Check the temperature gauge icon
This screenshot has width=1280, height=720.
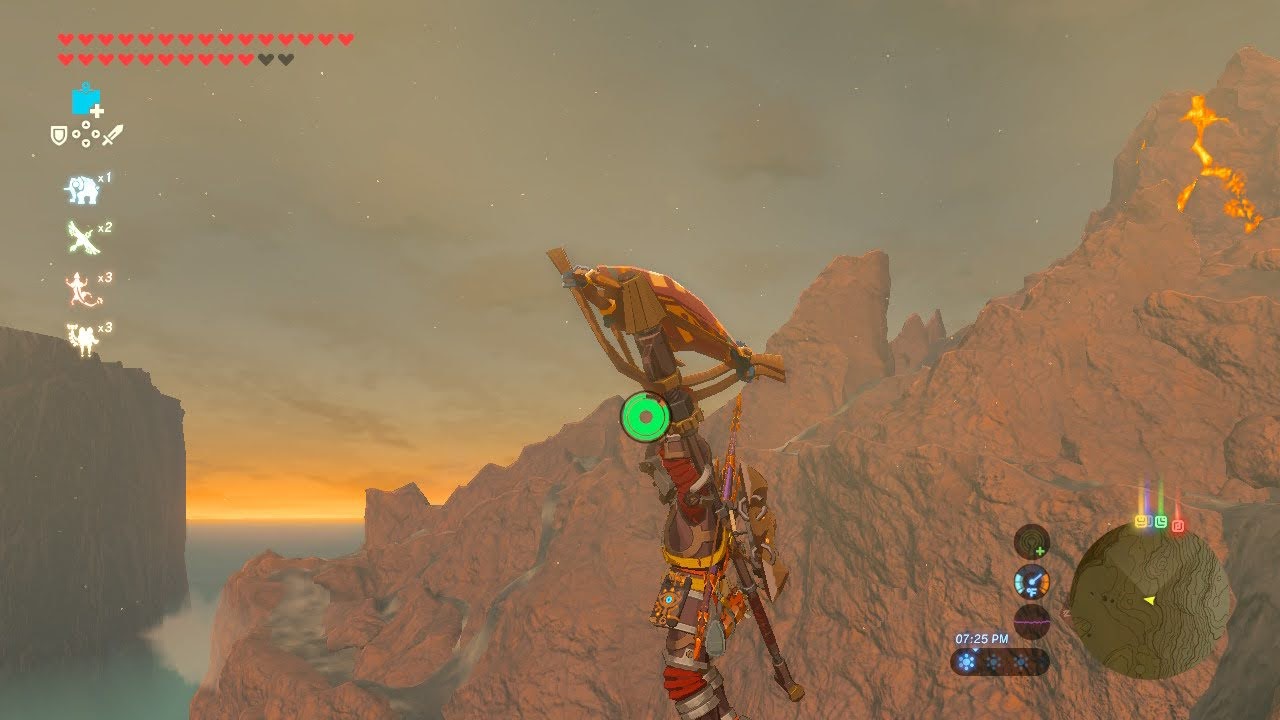click(1032, 582)
